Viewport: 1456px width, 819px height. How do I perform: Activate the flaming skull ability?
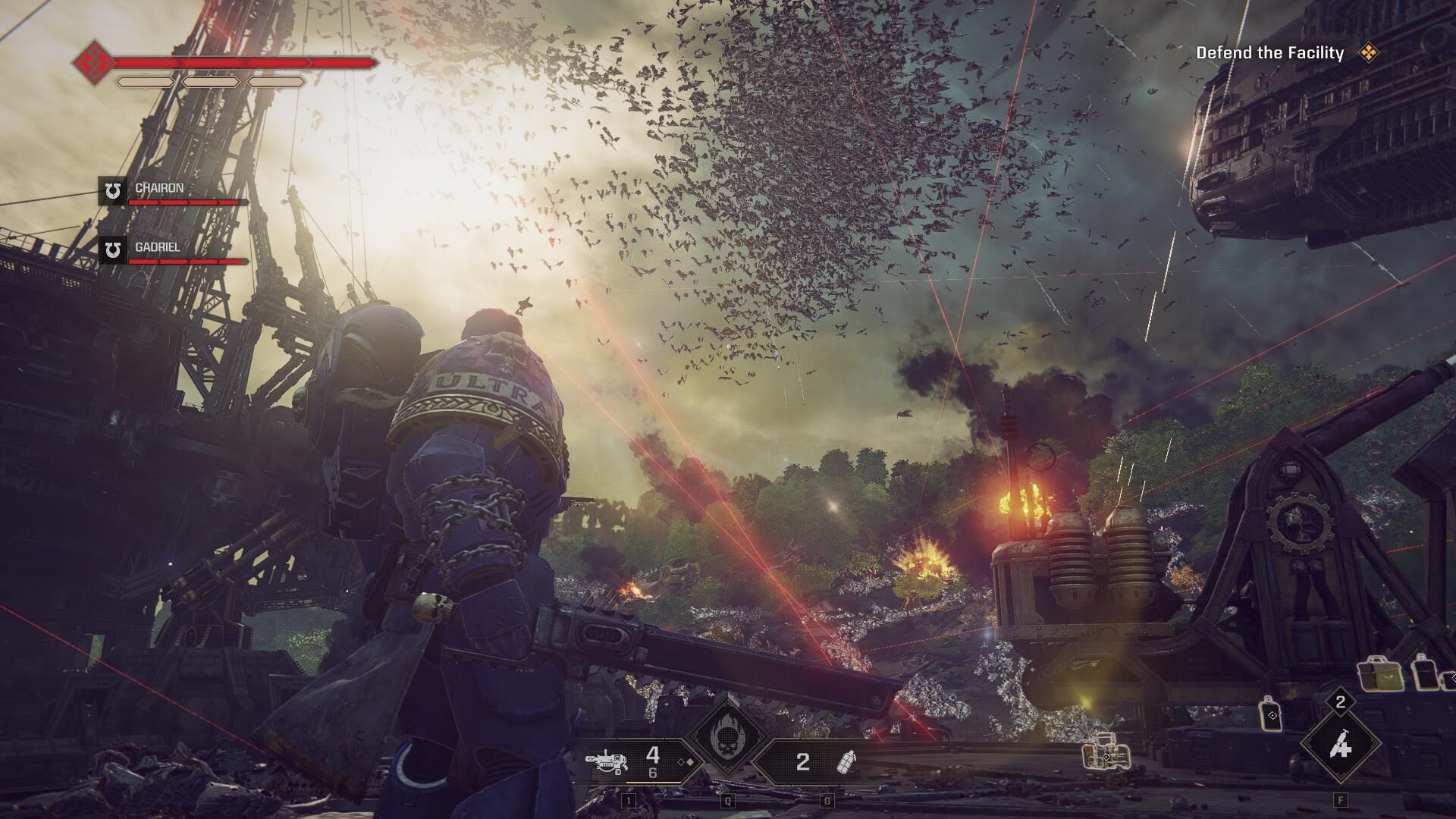727,734
